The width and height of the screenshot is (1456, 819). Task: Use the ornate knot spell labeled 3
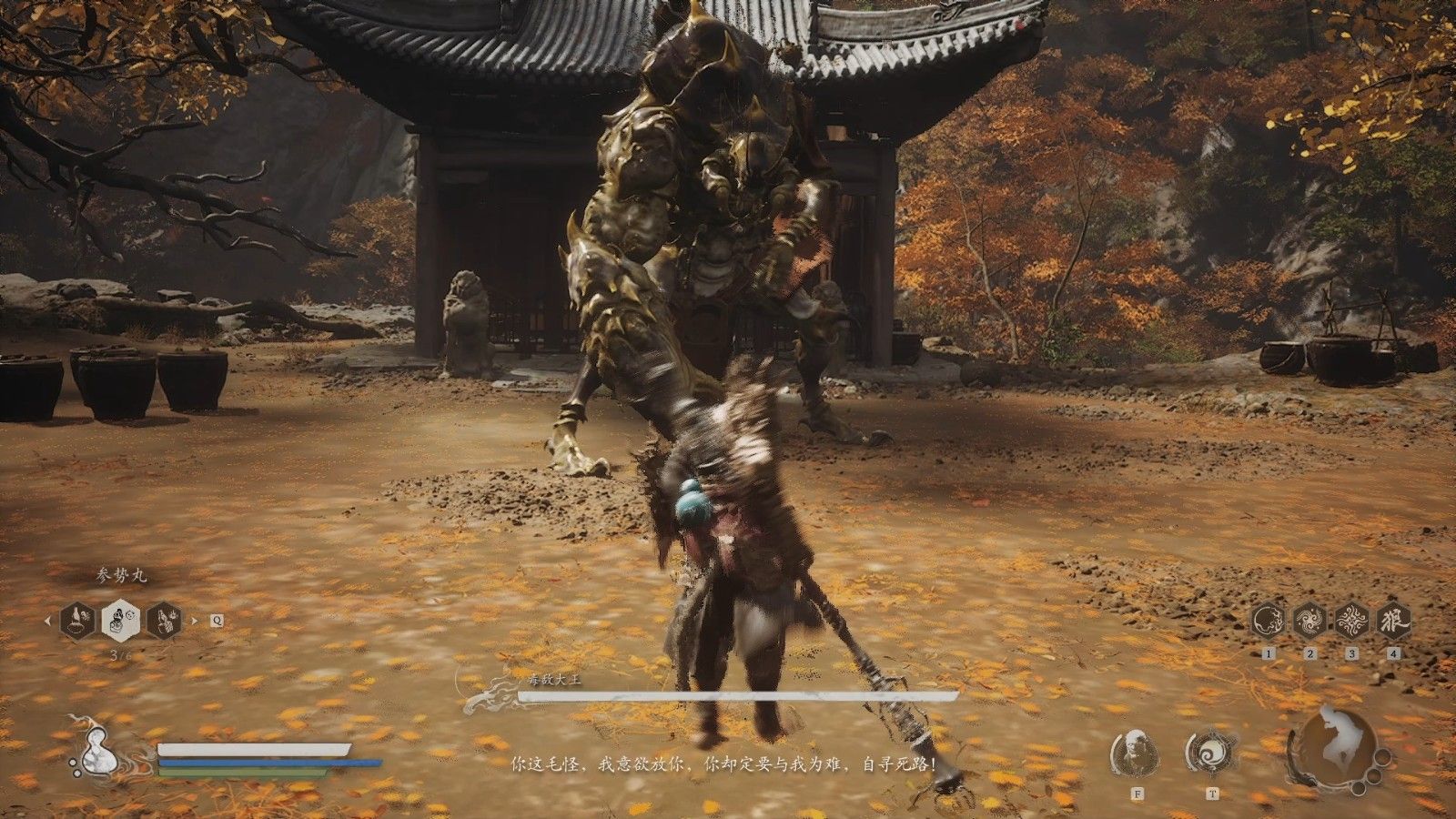click(x=1352, y=621)
